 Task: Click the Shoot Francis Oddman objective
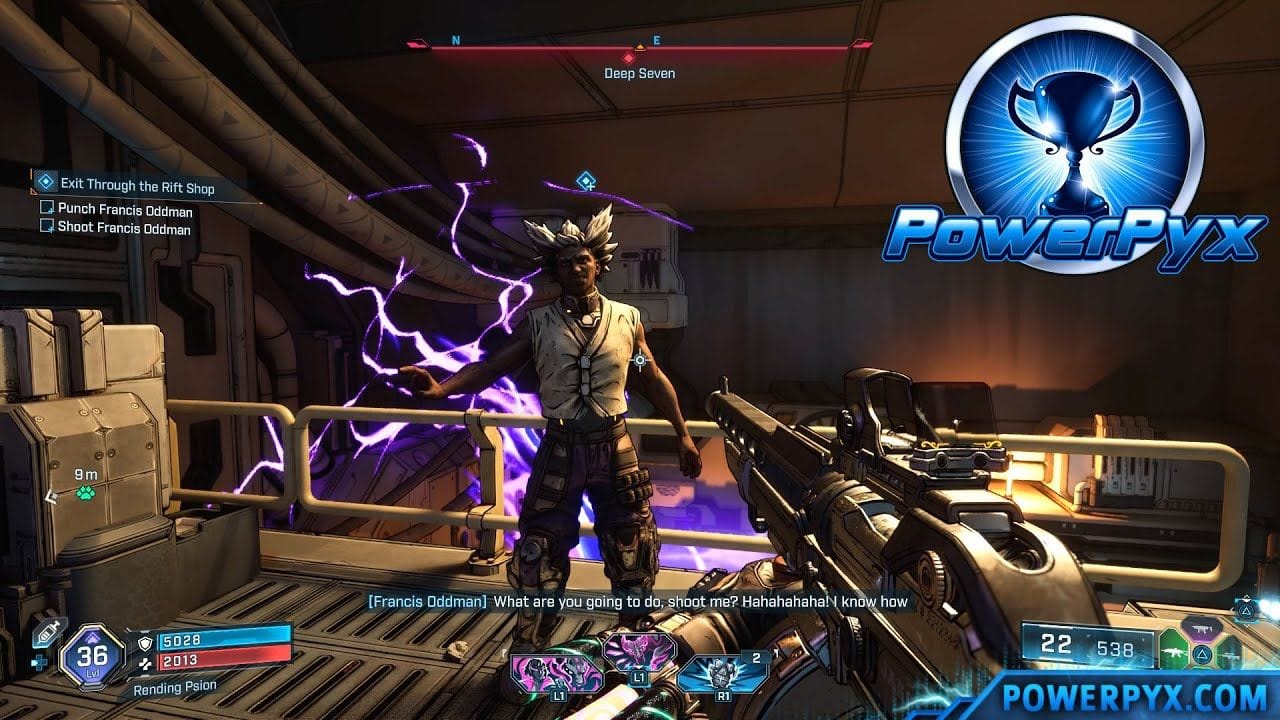pyautogui.click(x=124, y=229)
